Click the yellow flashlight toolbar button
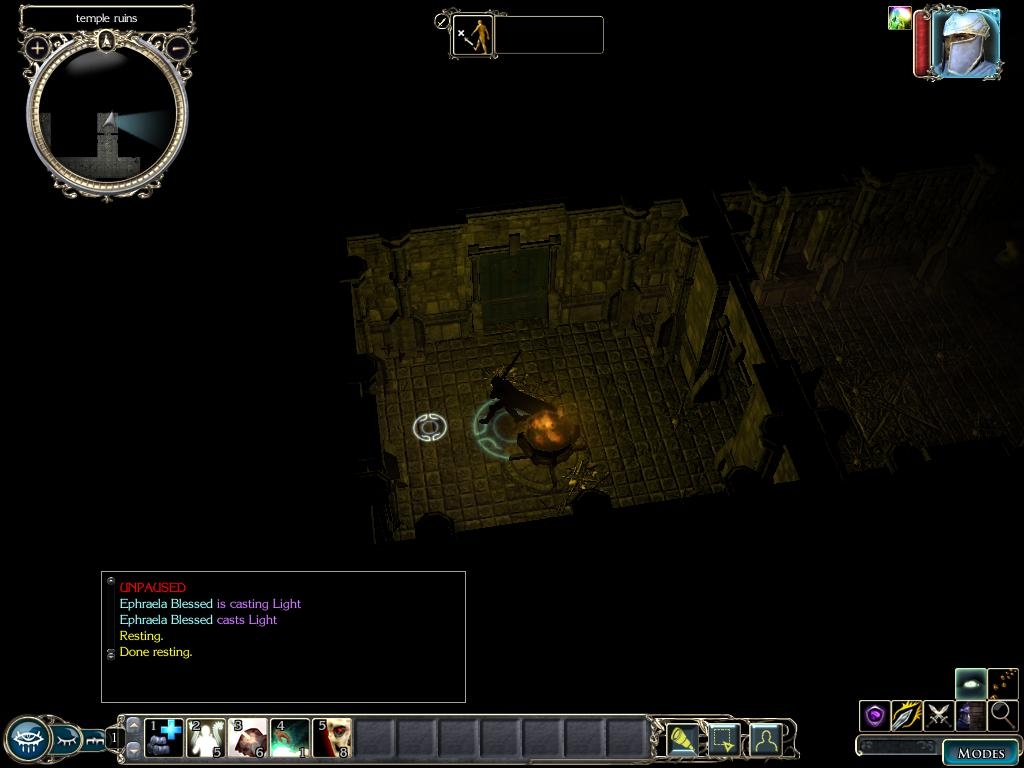The image size is (1024, 768). click(683, 740)
